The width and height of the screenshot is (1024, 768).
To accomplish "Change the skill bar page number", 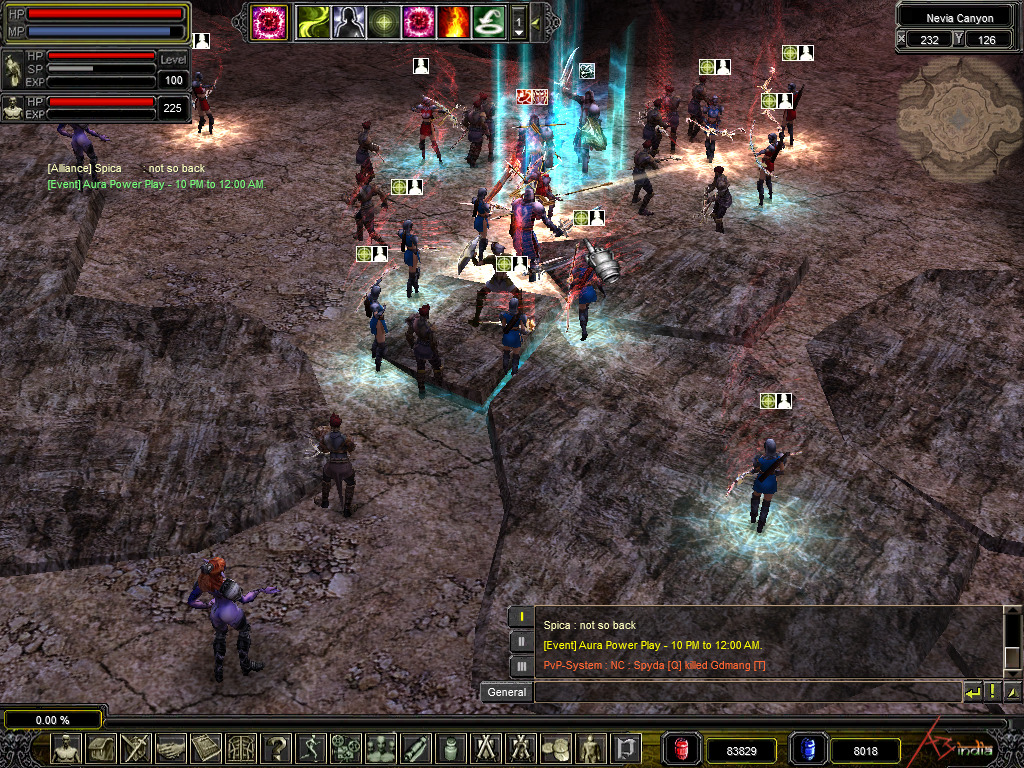I will (x=519, y=21).
